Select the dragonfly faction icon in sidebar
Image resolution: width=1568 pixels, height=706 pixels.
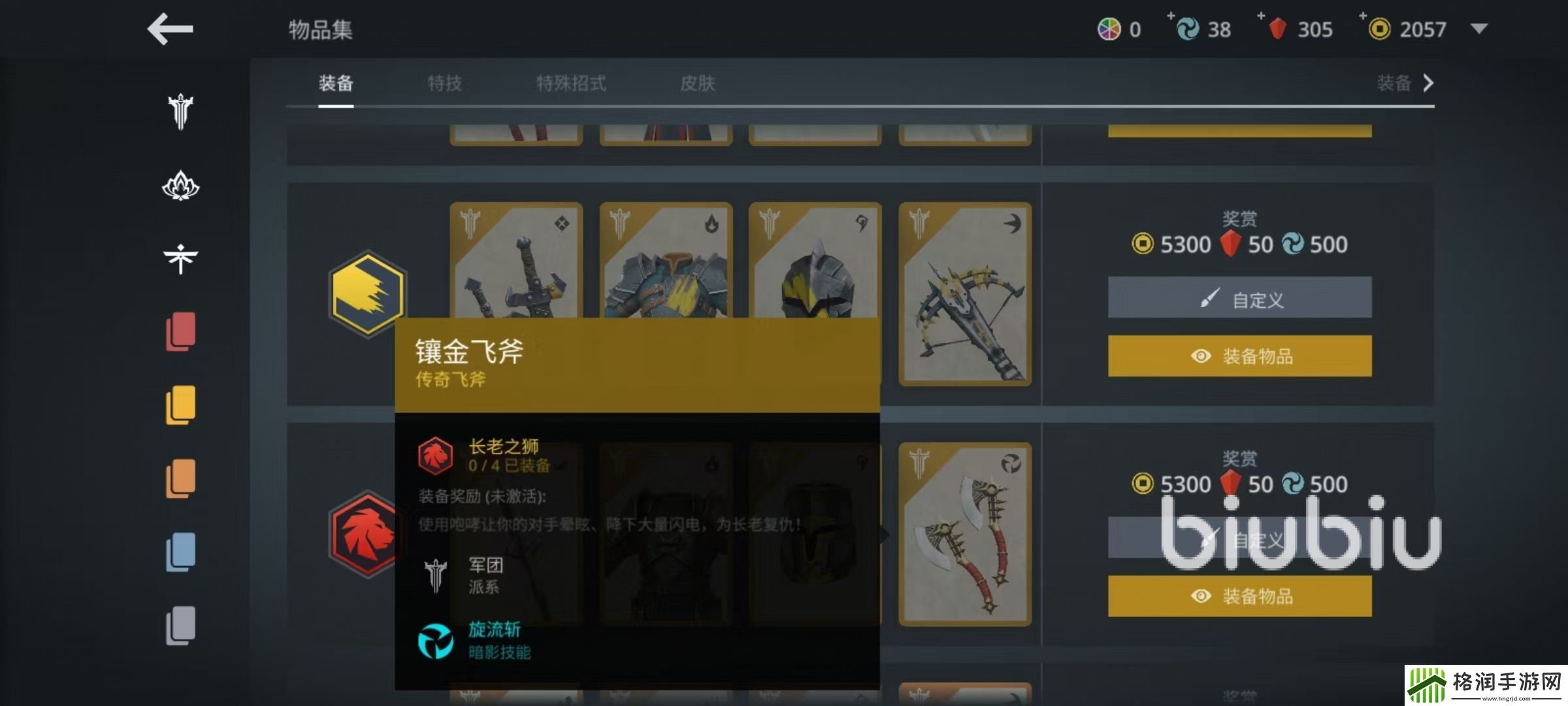pyautogui.click(x=180, y=258)
